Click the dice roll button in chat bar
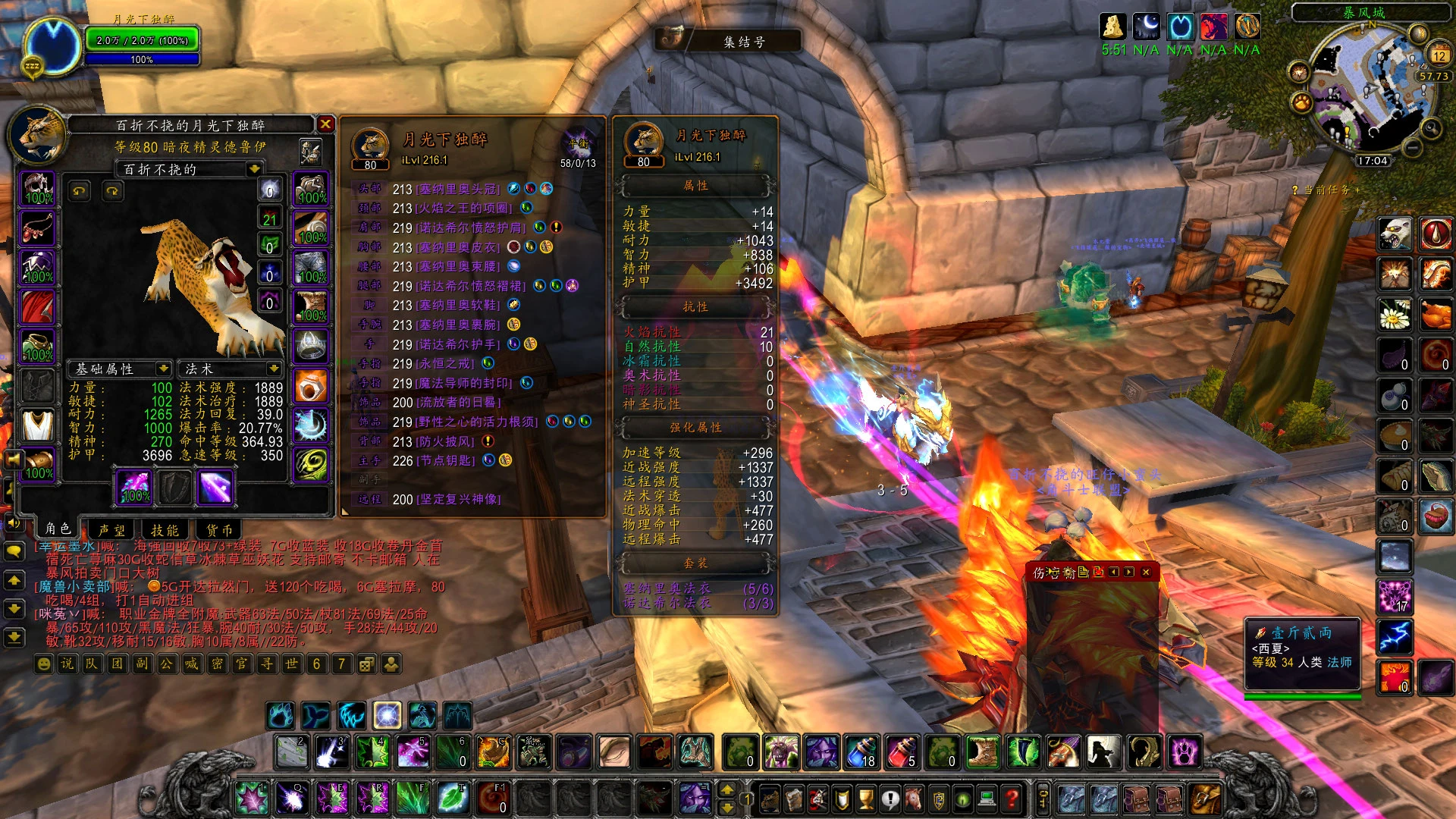Viewport: 1456px width, 819px height. pos(366,664)
